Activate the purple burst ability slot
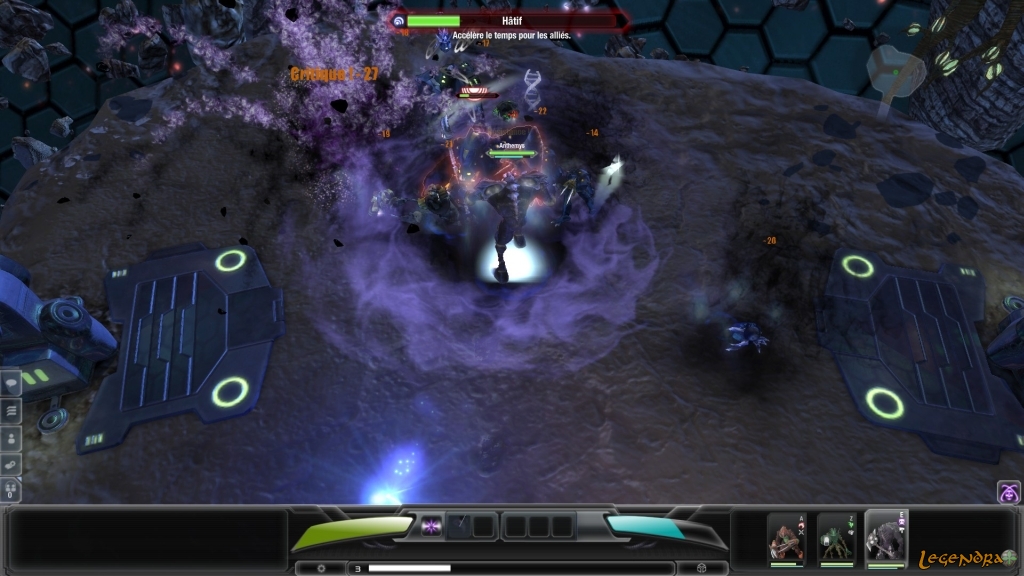 [431, 525]
